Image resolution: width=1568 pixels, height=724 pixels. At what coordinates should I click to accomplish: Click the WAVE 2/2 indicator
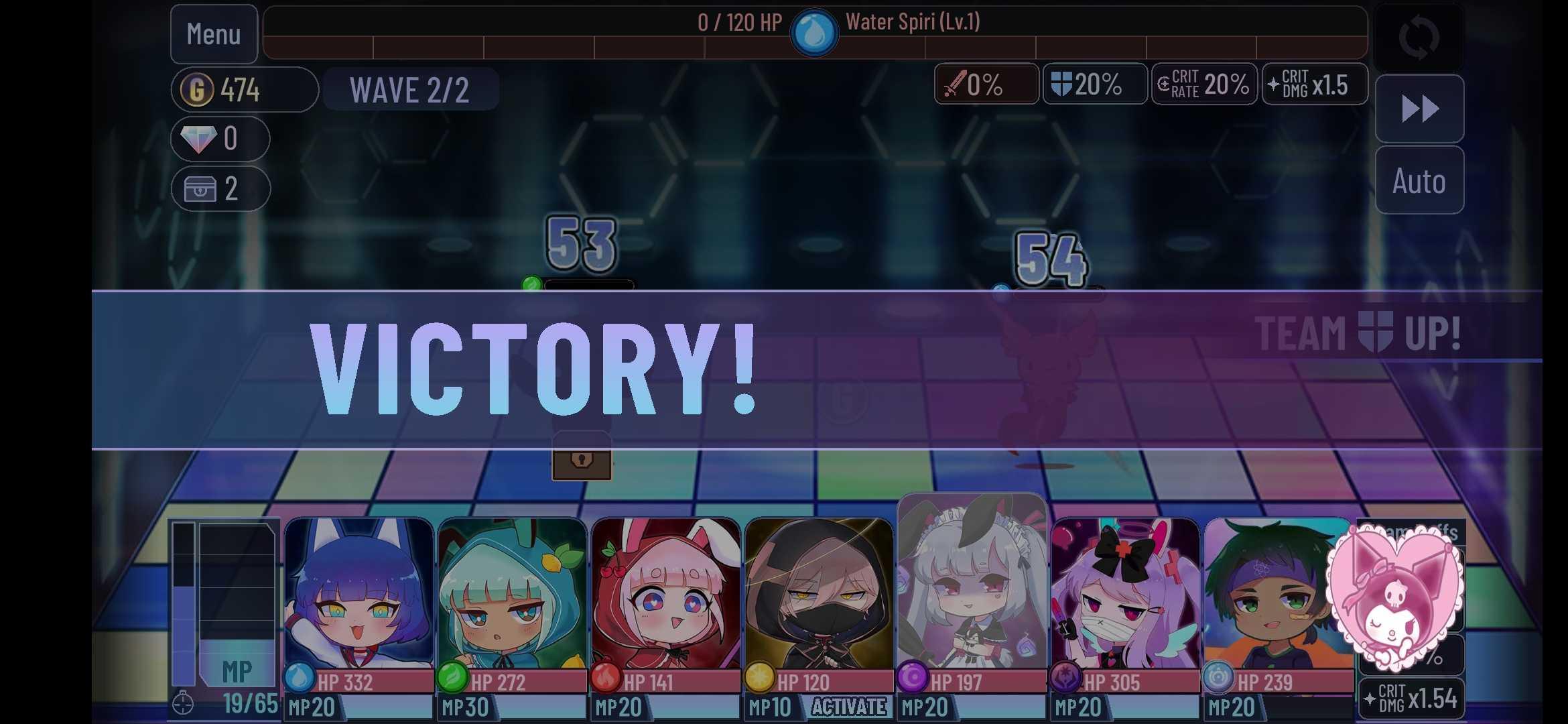click(x=411, y=89)
